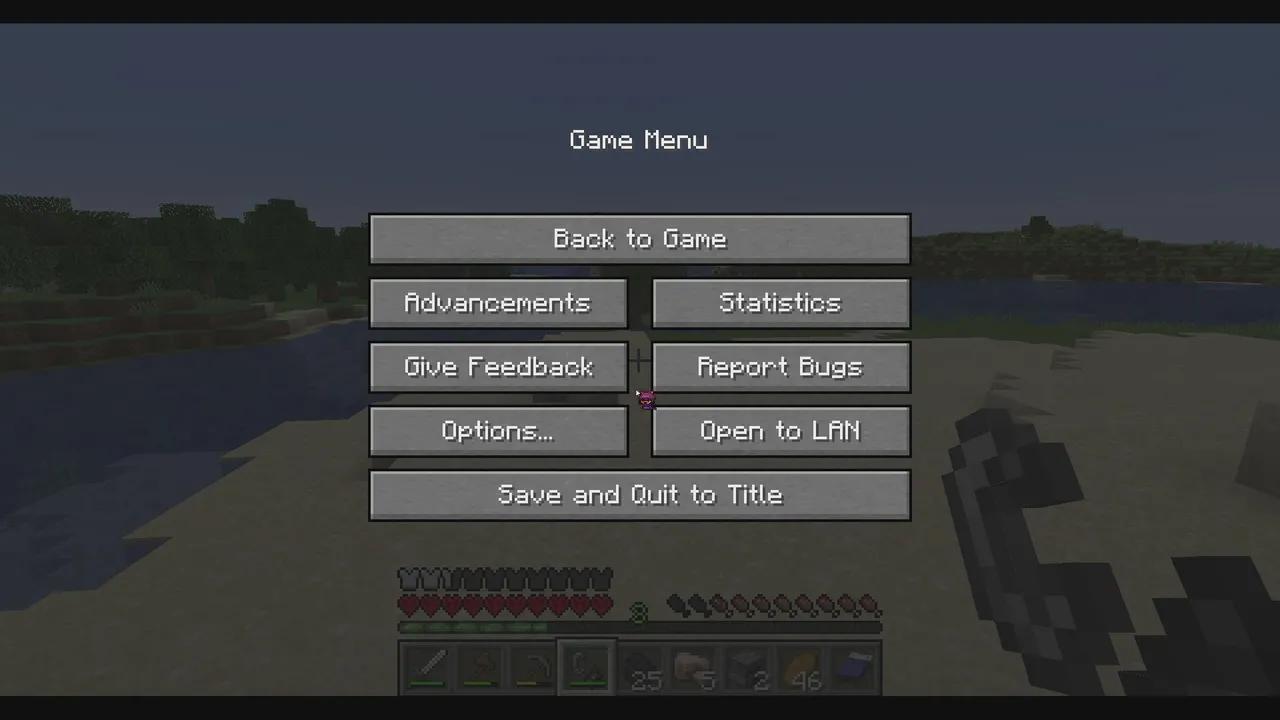This screenshot has width=1280, height=720.
Task: Click Give Feedback
Action: (498, 367)
